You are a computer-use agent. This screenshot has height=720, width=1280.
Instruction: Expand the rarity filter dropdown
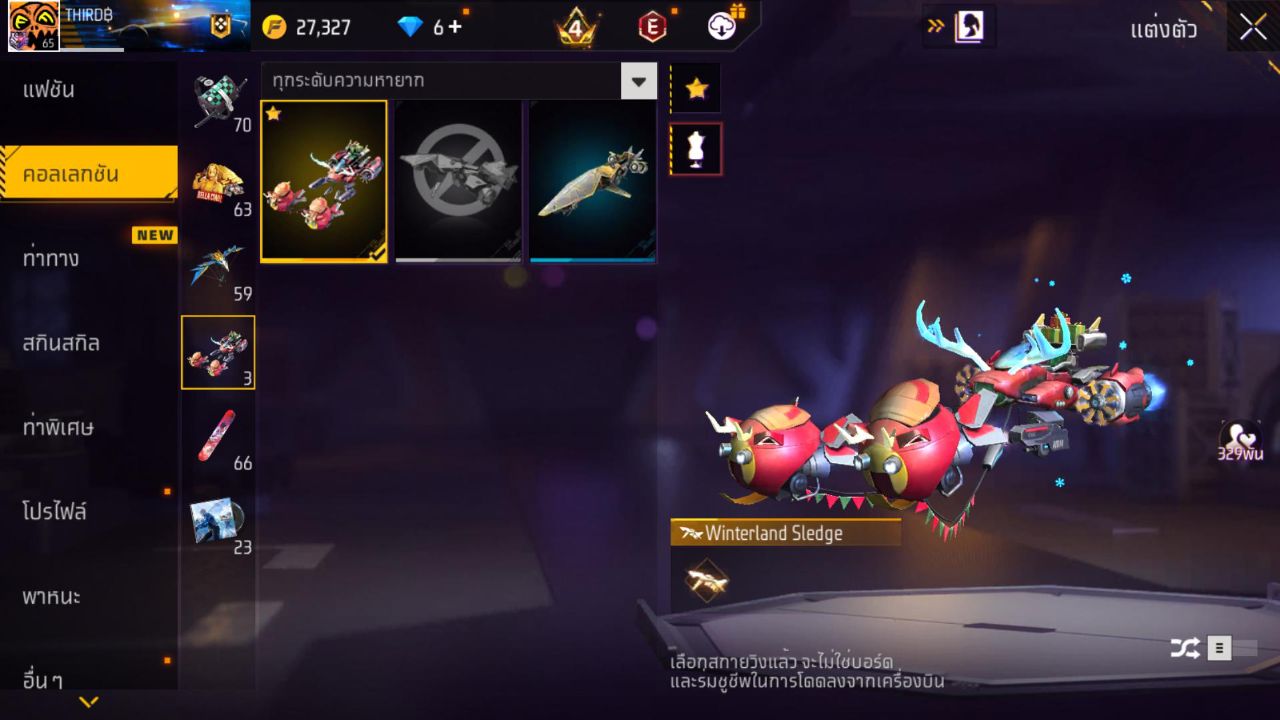click(x=639, y=80)
